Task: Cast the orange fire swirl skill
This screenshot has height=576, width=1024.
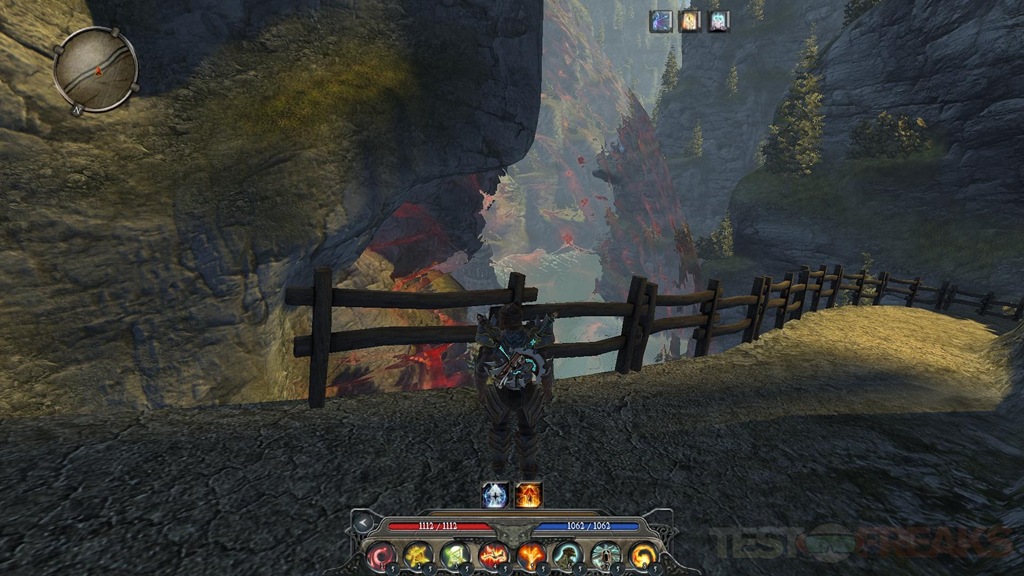Action: [x=642, y=555]
